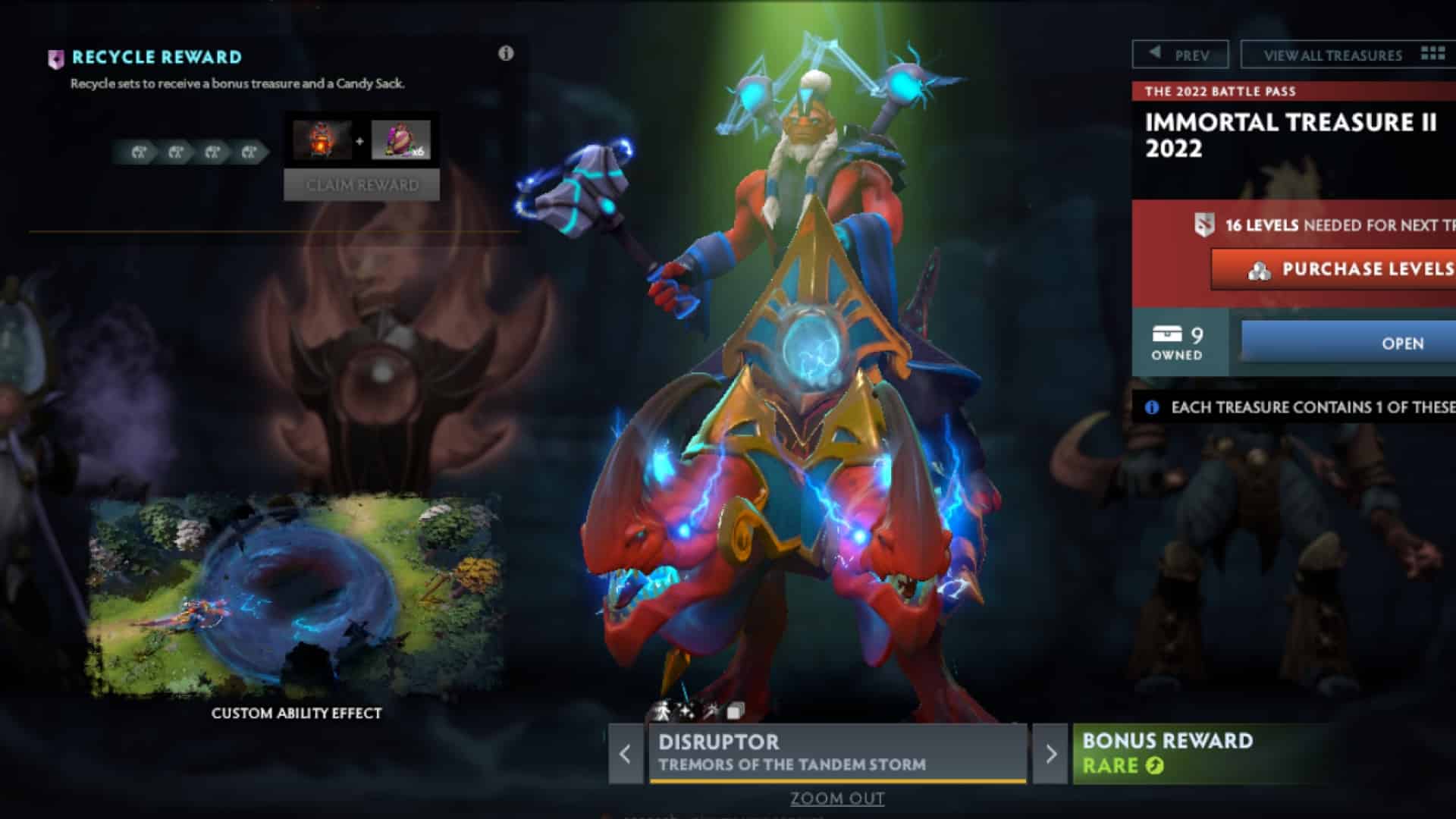Click the right arrow to view next hero set
Screen dimensions: 1456x819
click(x=1050, y=754)
